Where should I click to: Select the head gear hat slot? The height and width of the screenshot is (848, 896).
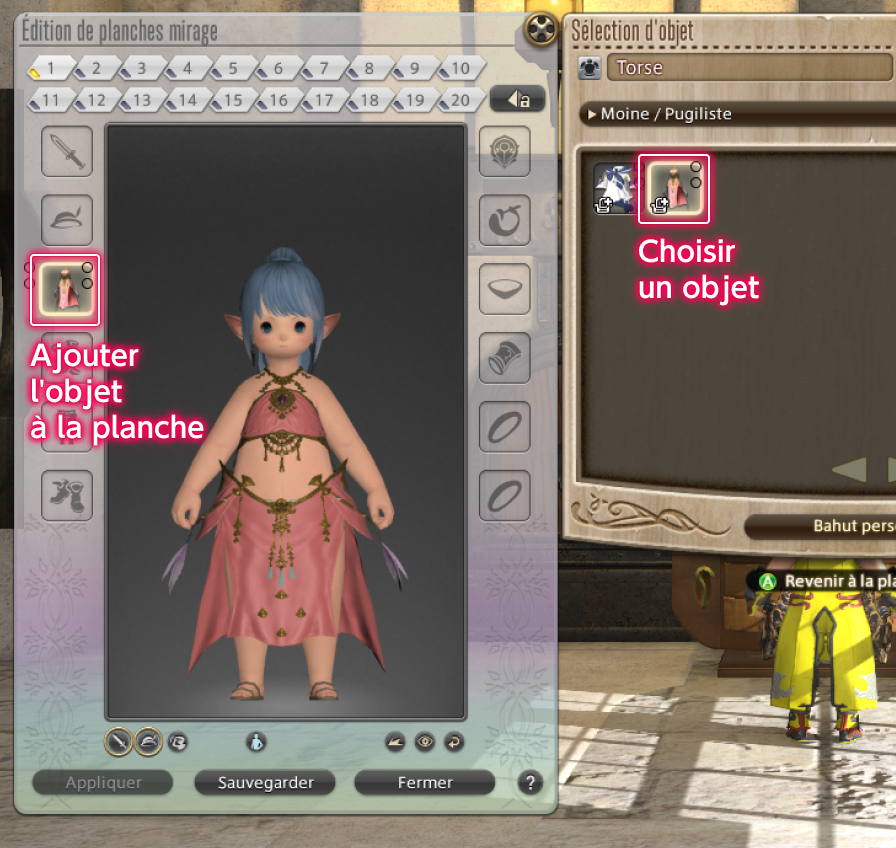(67, 220)
